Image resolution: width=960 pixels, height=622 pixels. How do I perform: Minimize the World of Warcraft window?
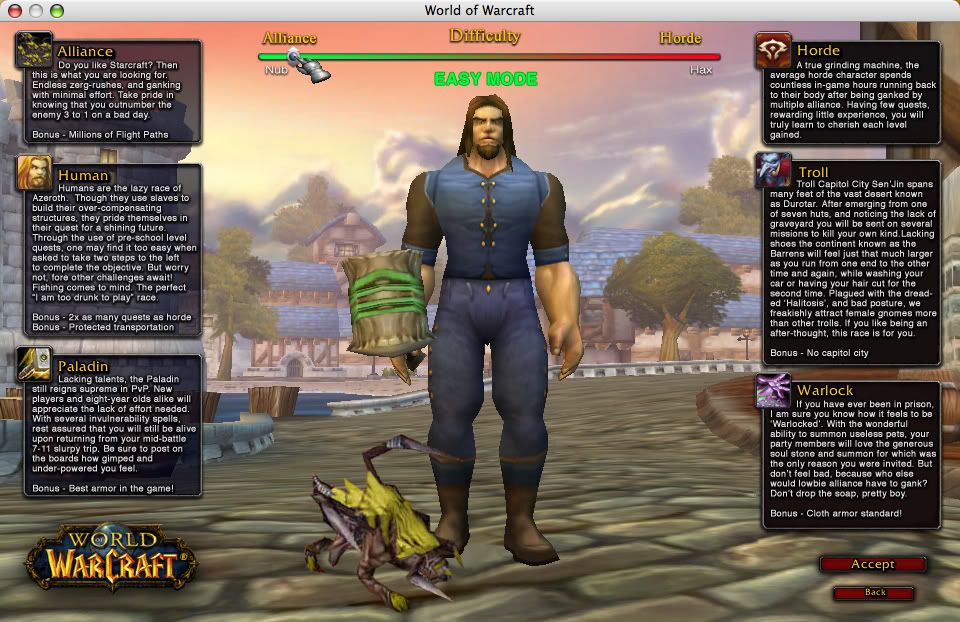[x=34, y=10]
